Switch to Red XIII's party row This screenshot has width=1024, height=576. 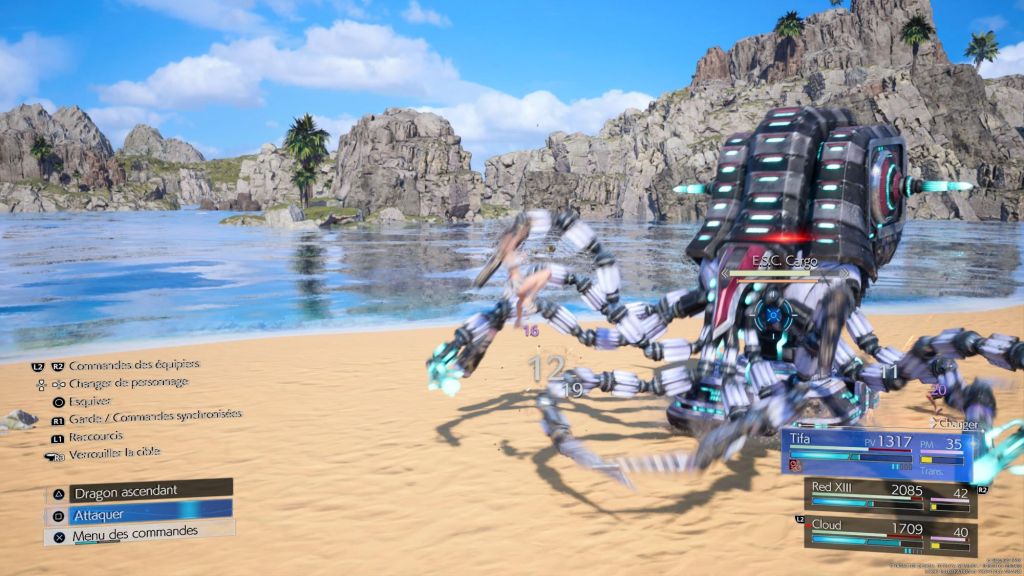[x=888, y=496]
